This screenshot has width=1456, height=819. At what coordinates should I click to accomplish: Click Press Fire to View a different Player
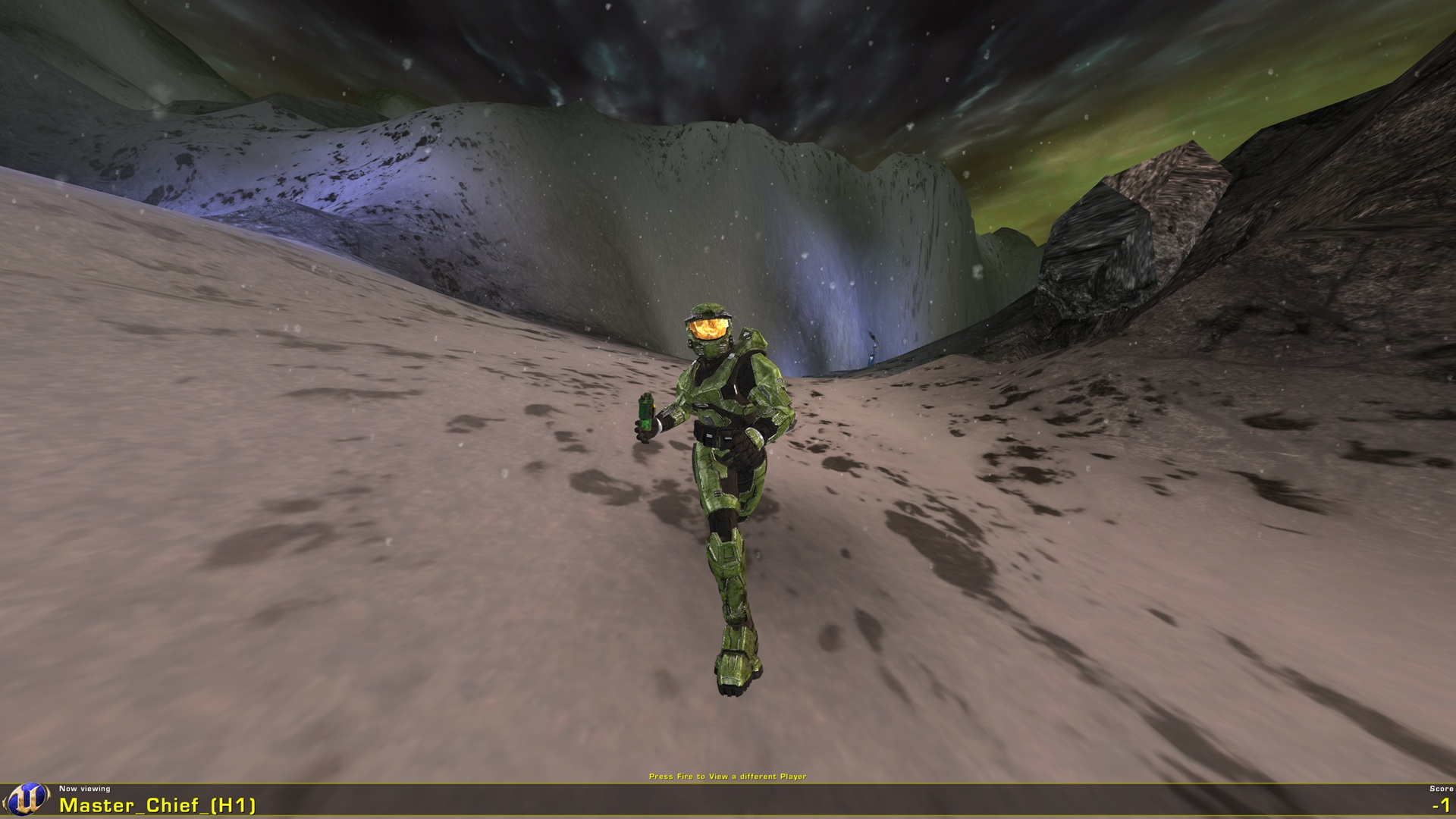click(728, 776)
